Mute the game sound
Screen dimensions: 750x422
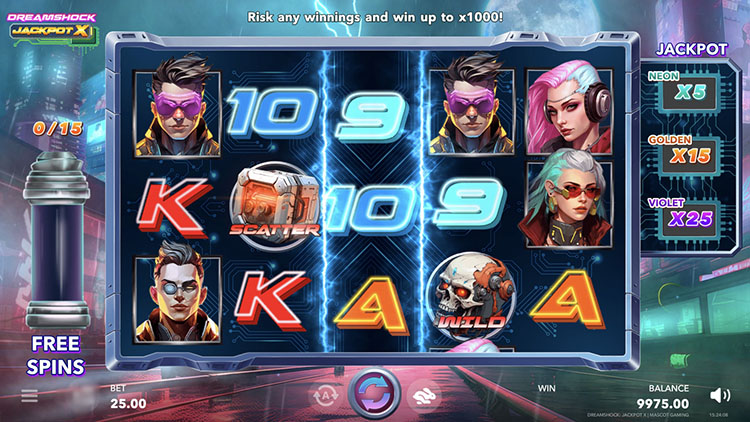[719, 396]
